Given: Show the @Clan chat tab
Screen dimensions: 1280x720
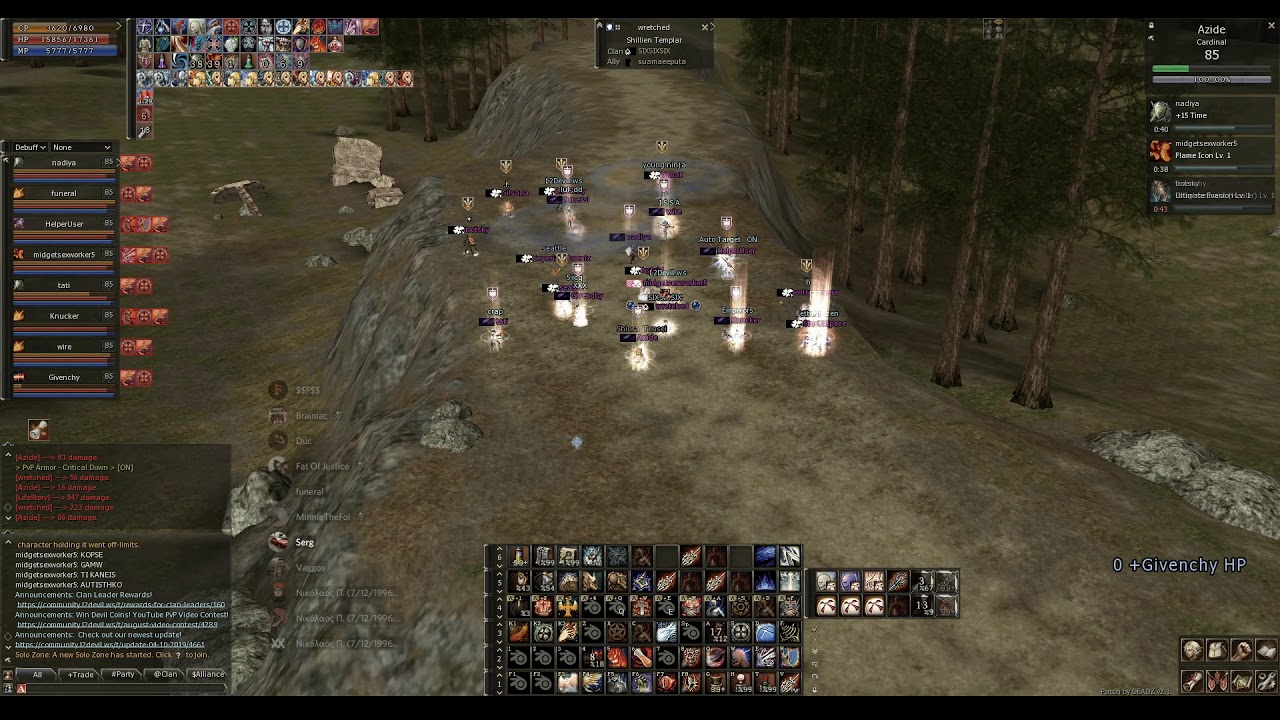Looking at the screenshot, I should (x=165, y=675).
